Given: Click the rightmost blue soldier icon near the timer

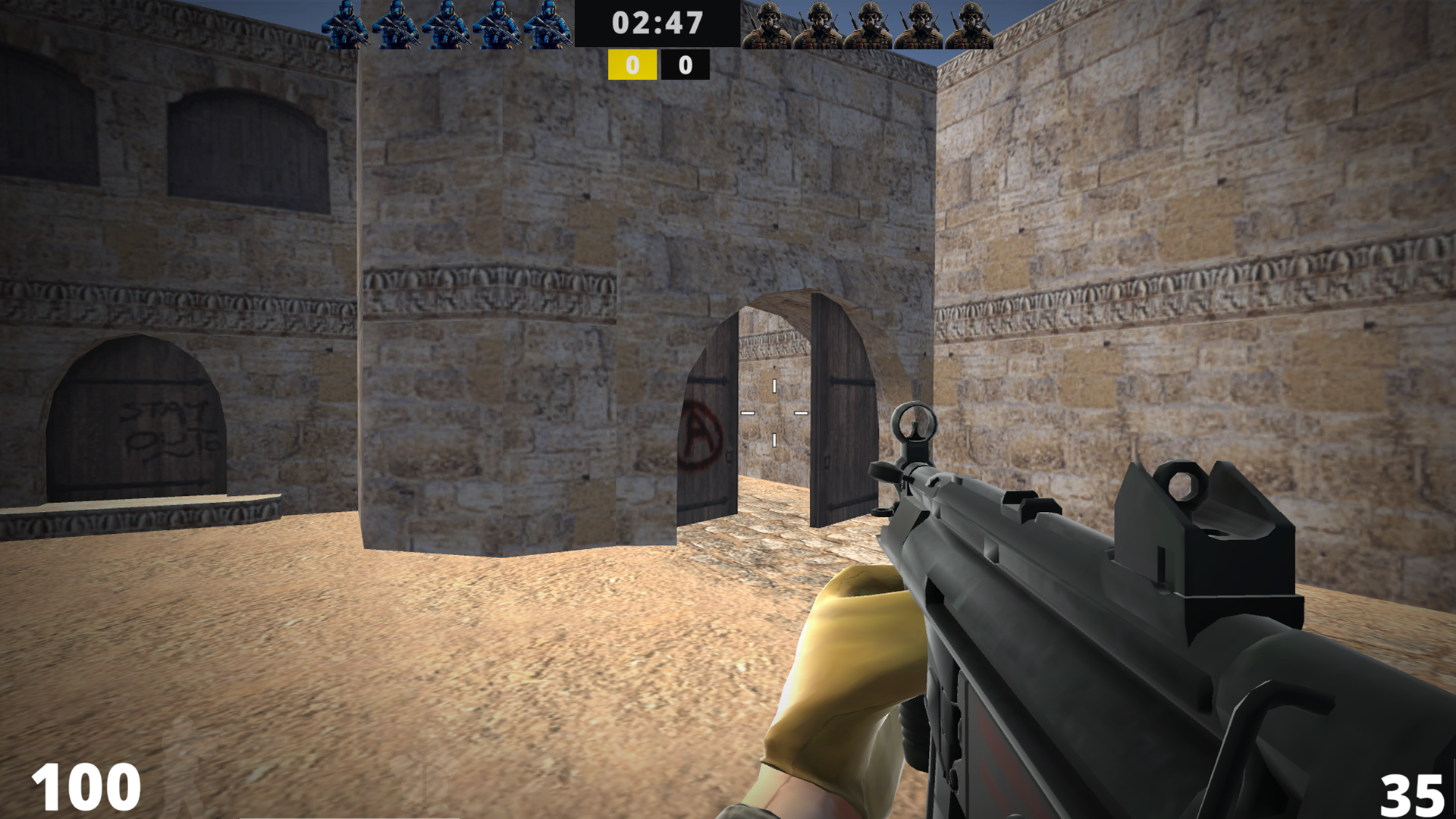Looking at the screenshot, I should click(x=548, y=24).
